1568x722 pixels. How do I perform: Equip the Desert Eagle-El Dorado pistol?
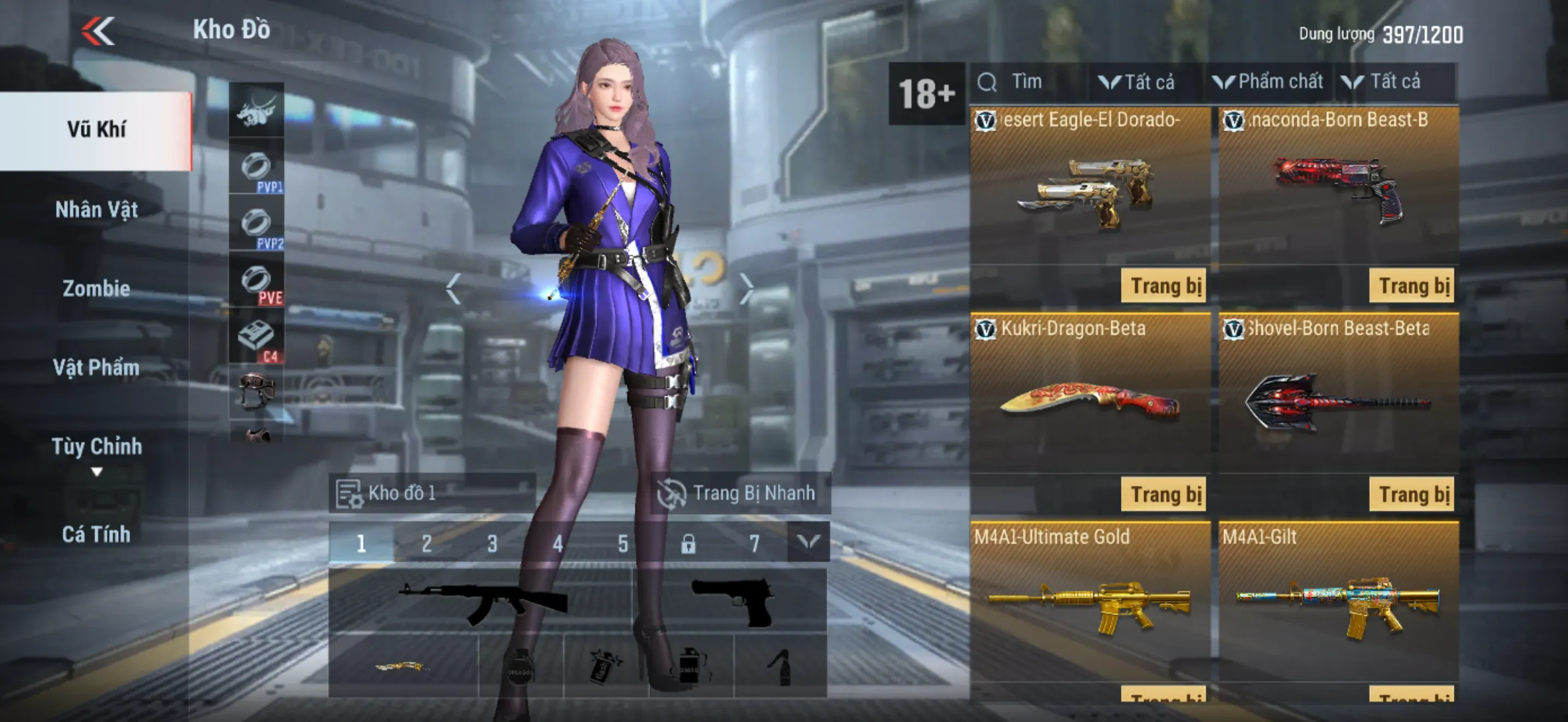pos(1163,286)
